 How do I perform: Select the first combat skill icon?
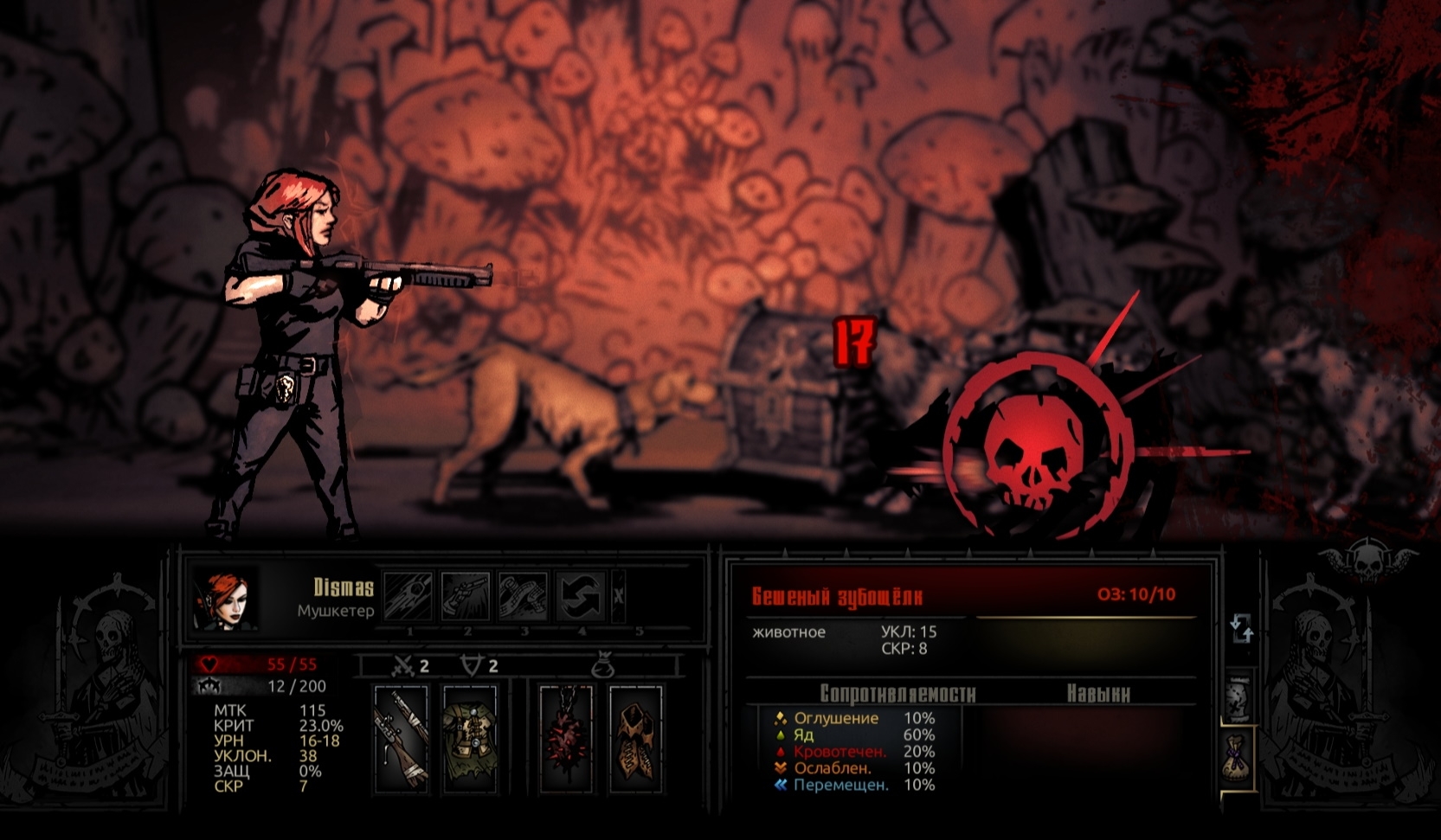[x=408, y=596]
